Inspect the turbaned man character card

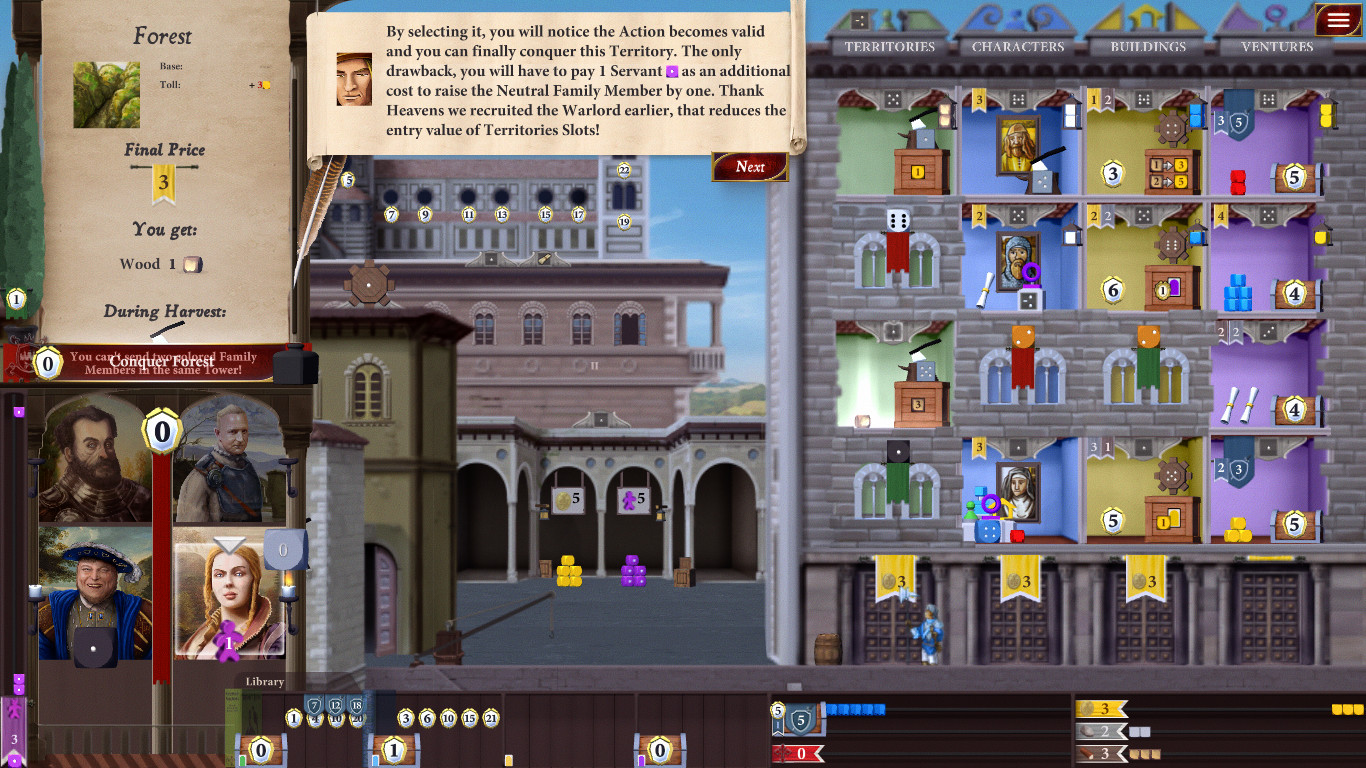click(1018, 259)
